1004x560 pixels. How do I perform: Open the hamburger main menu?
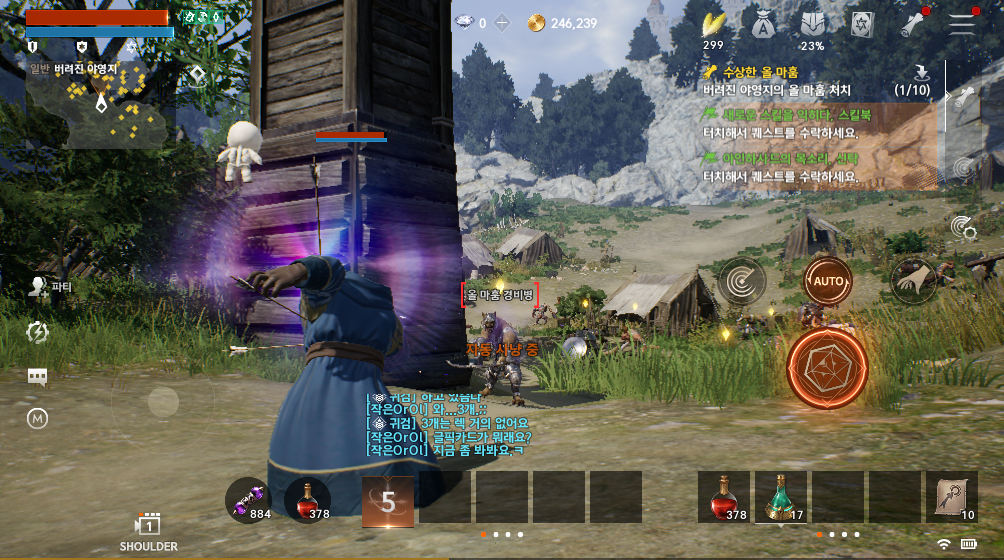(x=962, y=25)
